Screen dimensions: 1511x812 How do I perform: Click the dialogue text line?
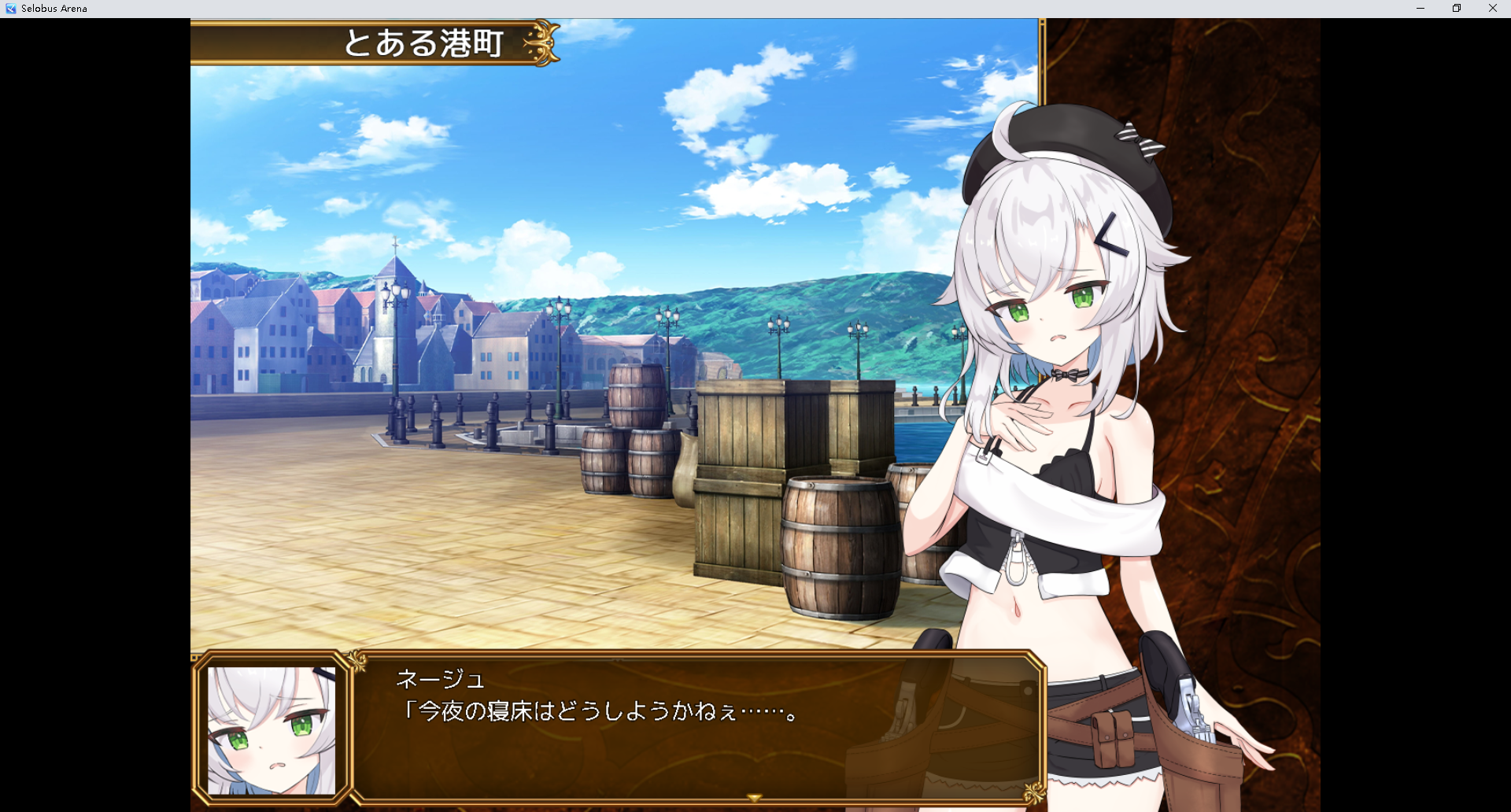598,710
